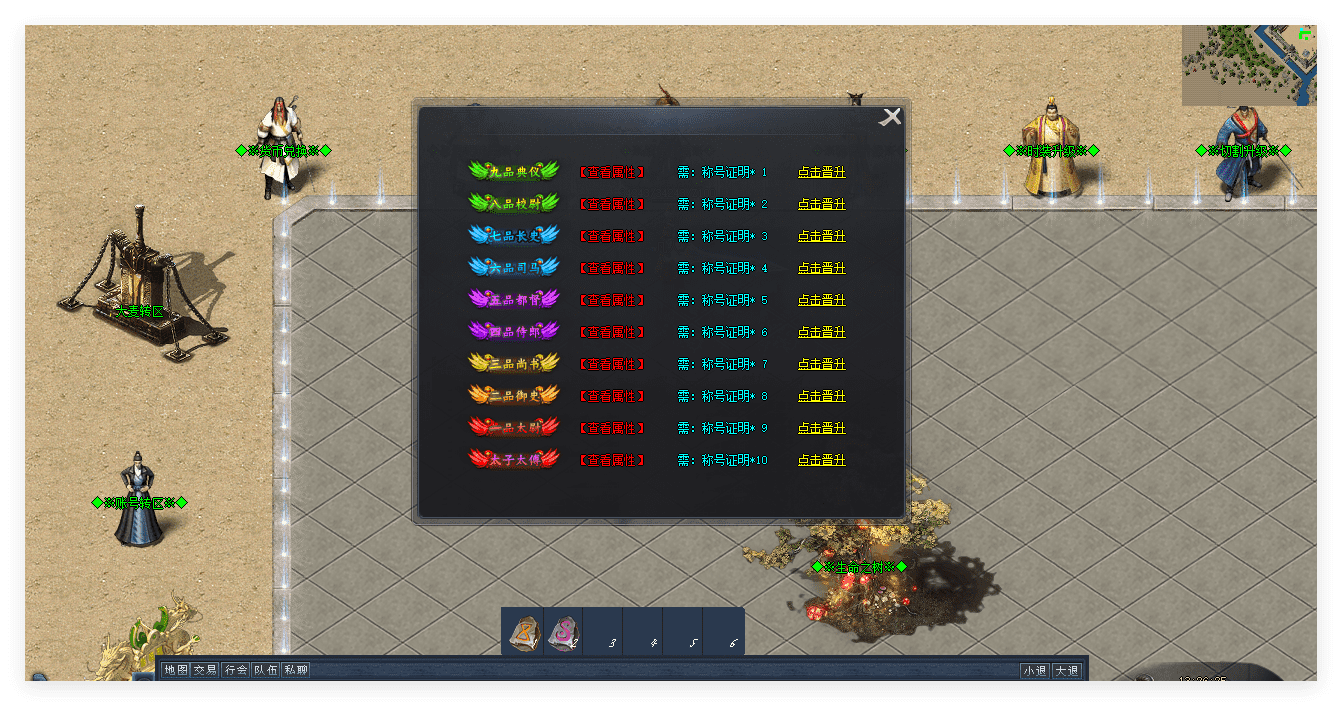Screen dimensions: 1342x706
Task: Promote to the 九品典仪 title
Action: tap(821, 172)
